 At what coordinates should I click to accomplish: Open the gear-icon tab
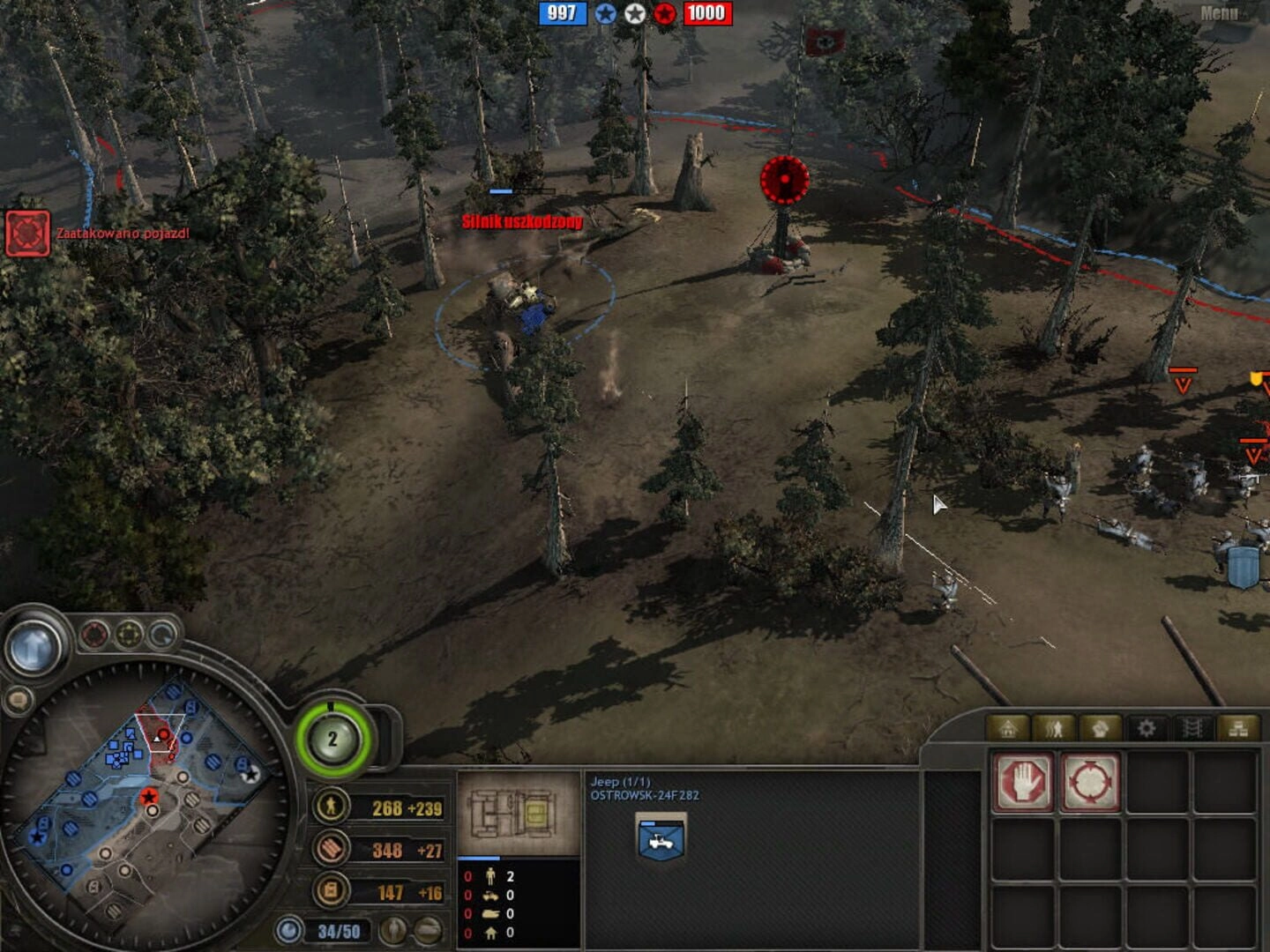(1146, 728)
